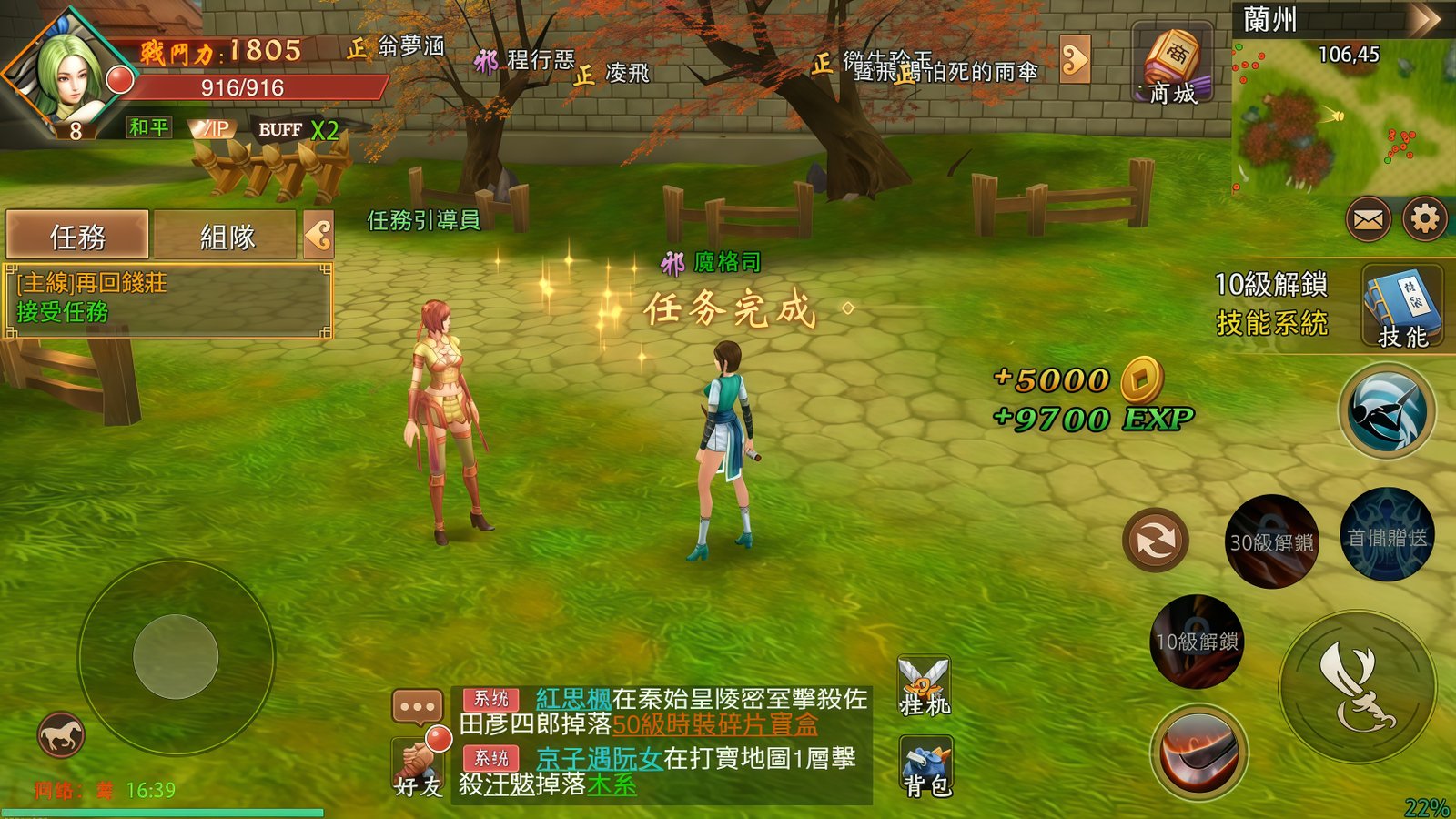
Task: Switch to the 任務 quest tab
Action: (77, 237)
